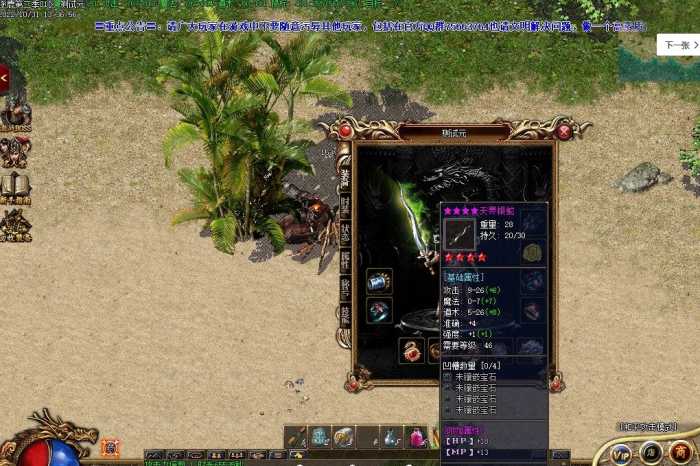Click the orange icon beside the dragon orb

click(110, 447)
